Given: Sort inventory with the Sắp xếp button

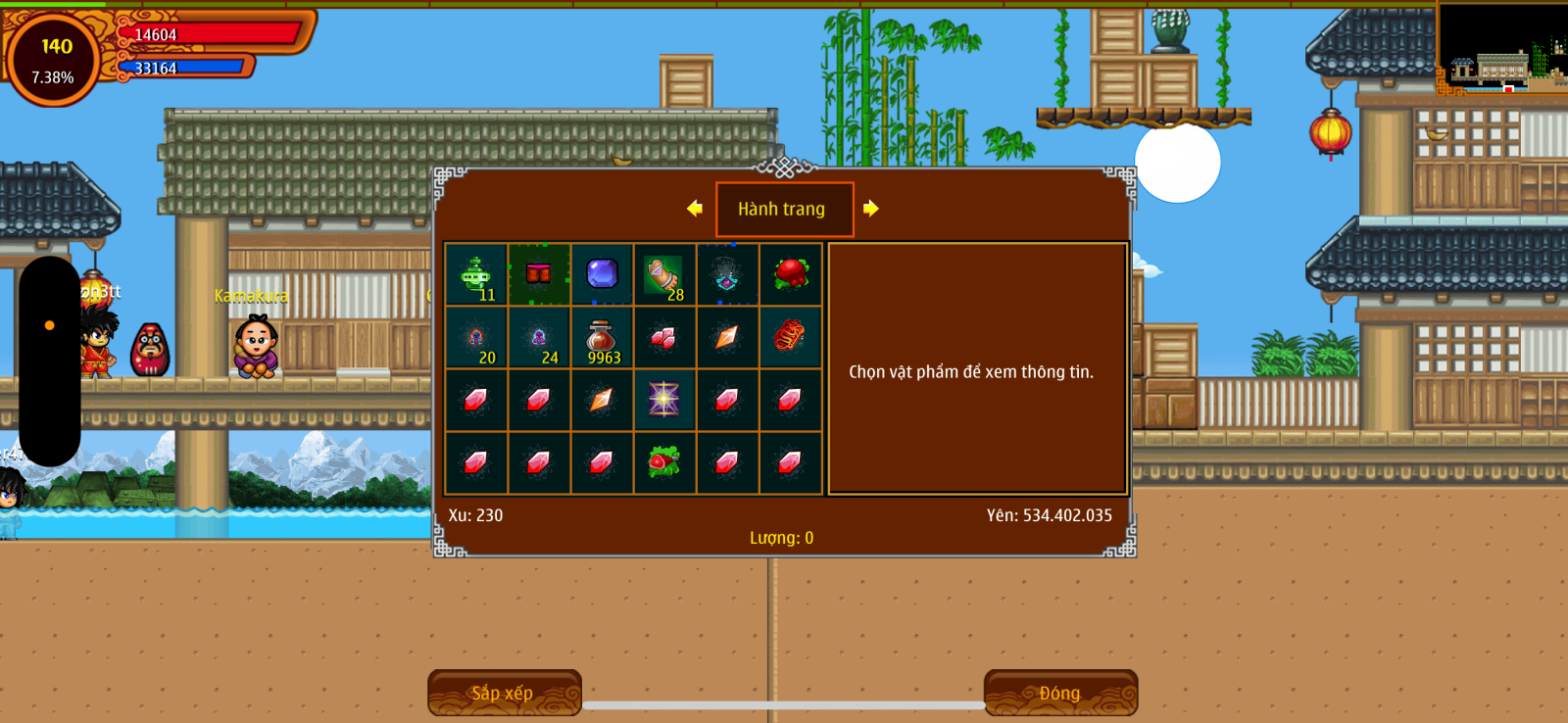Looking at the screenshot, I should click(x=504, y=693).
